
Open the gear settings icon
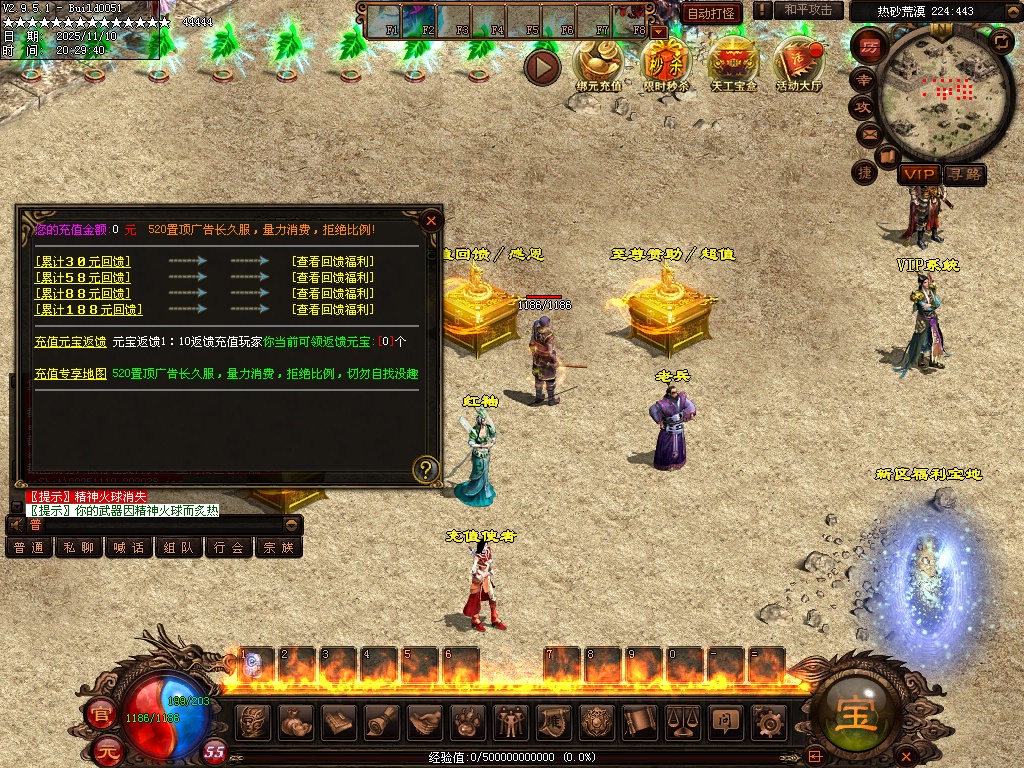coord(768,720)
